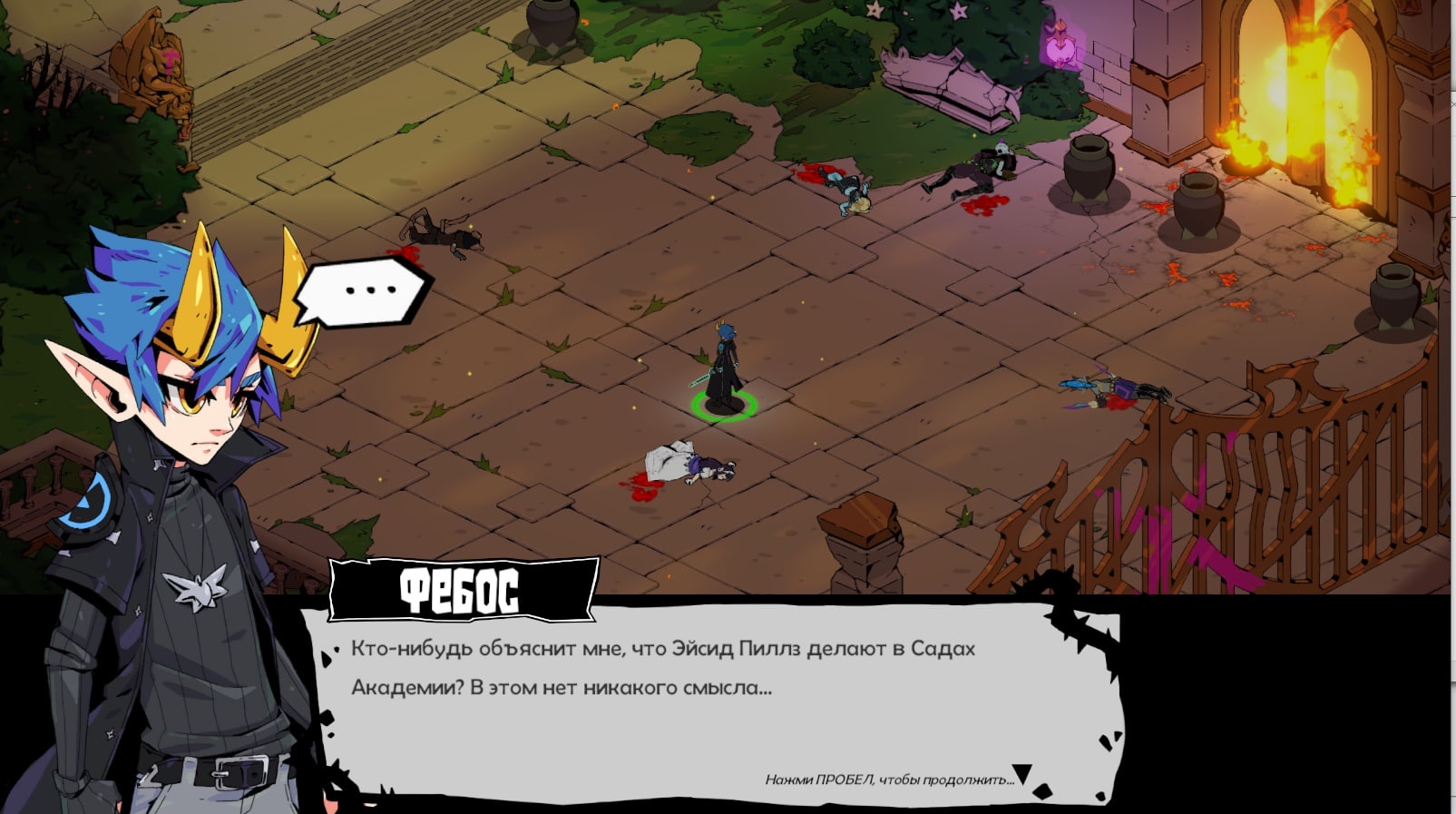Image resolution: width=1456 pixels, height=814 pixels.
Task: Click the black continue arrow in the dialogue box
Action: (1022, 774)
